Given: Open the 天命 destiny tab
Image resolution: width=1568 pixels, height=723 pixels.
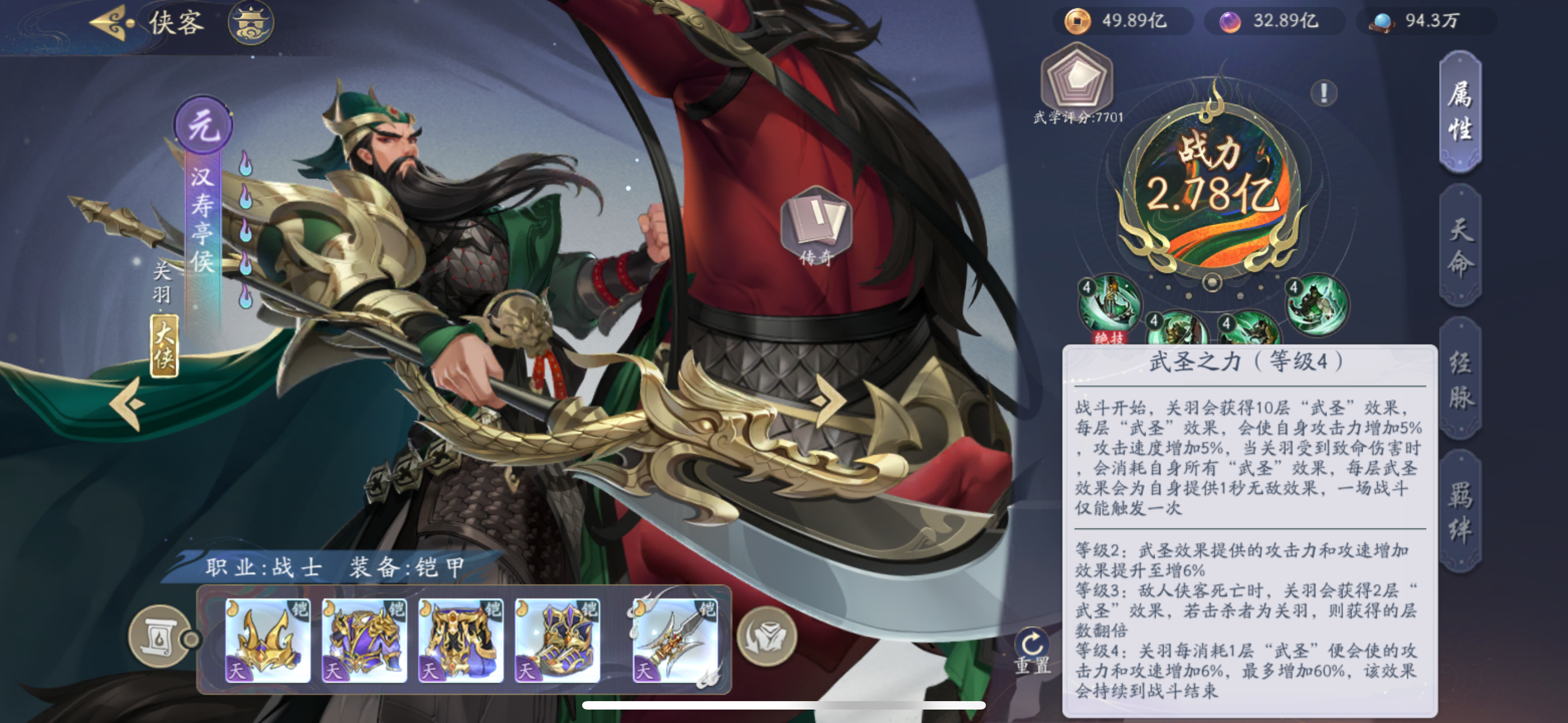Looking at the screenshot, I should pos(1460,247).
